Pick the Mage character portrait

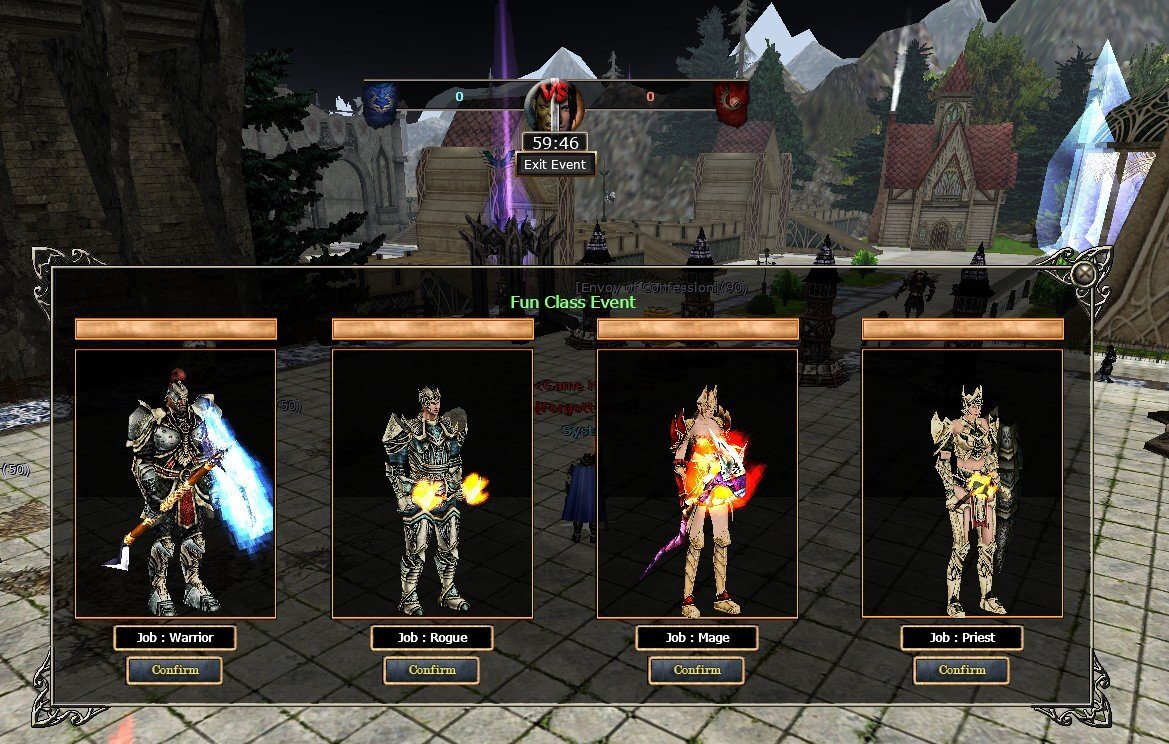[x=697, y=483]
